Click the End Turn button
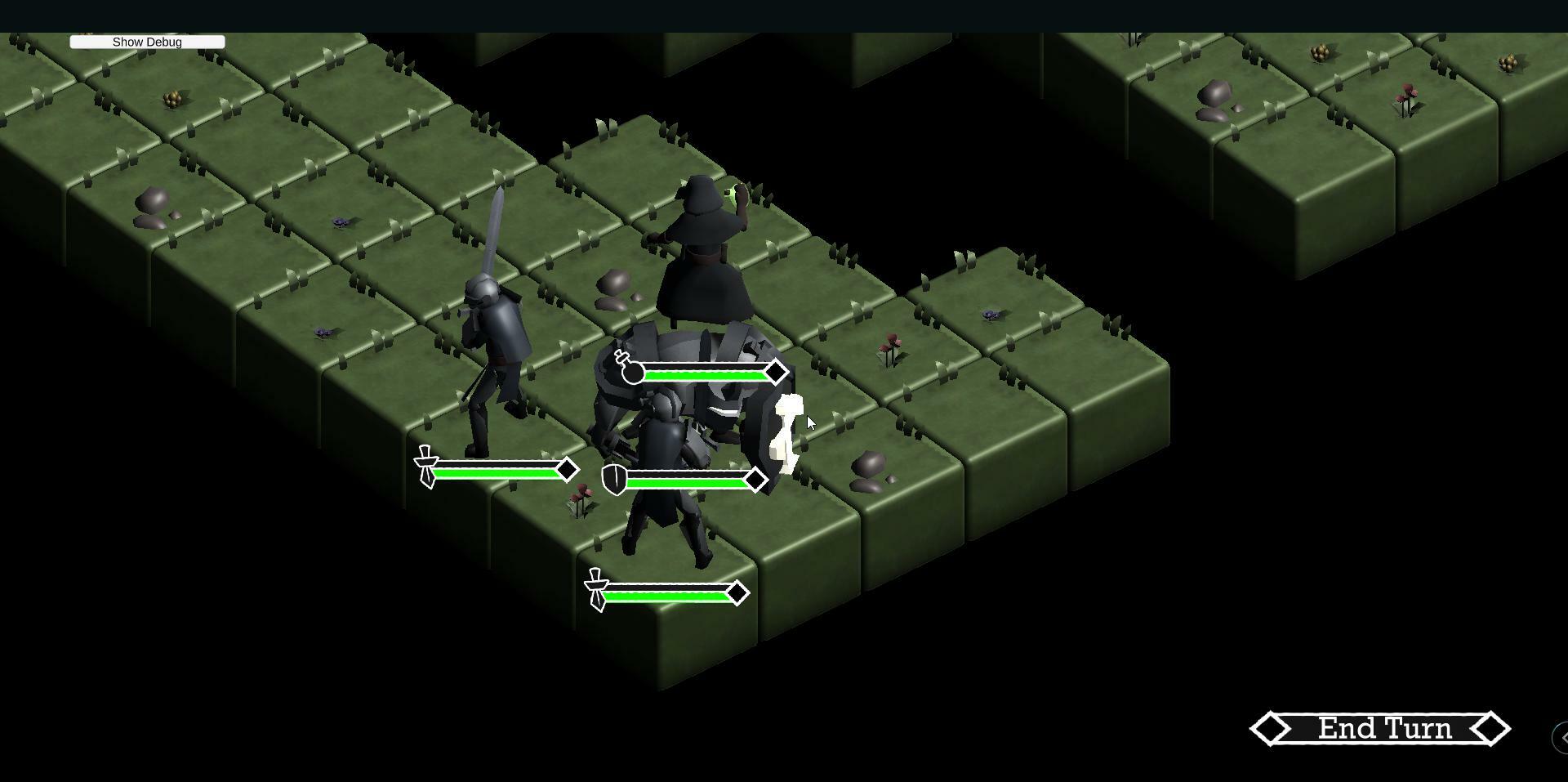Viewport: 1568px width, 782px height. tap(1384, 727)
